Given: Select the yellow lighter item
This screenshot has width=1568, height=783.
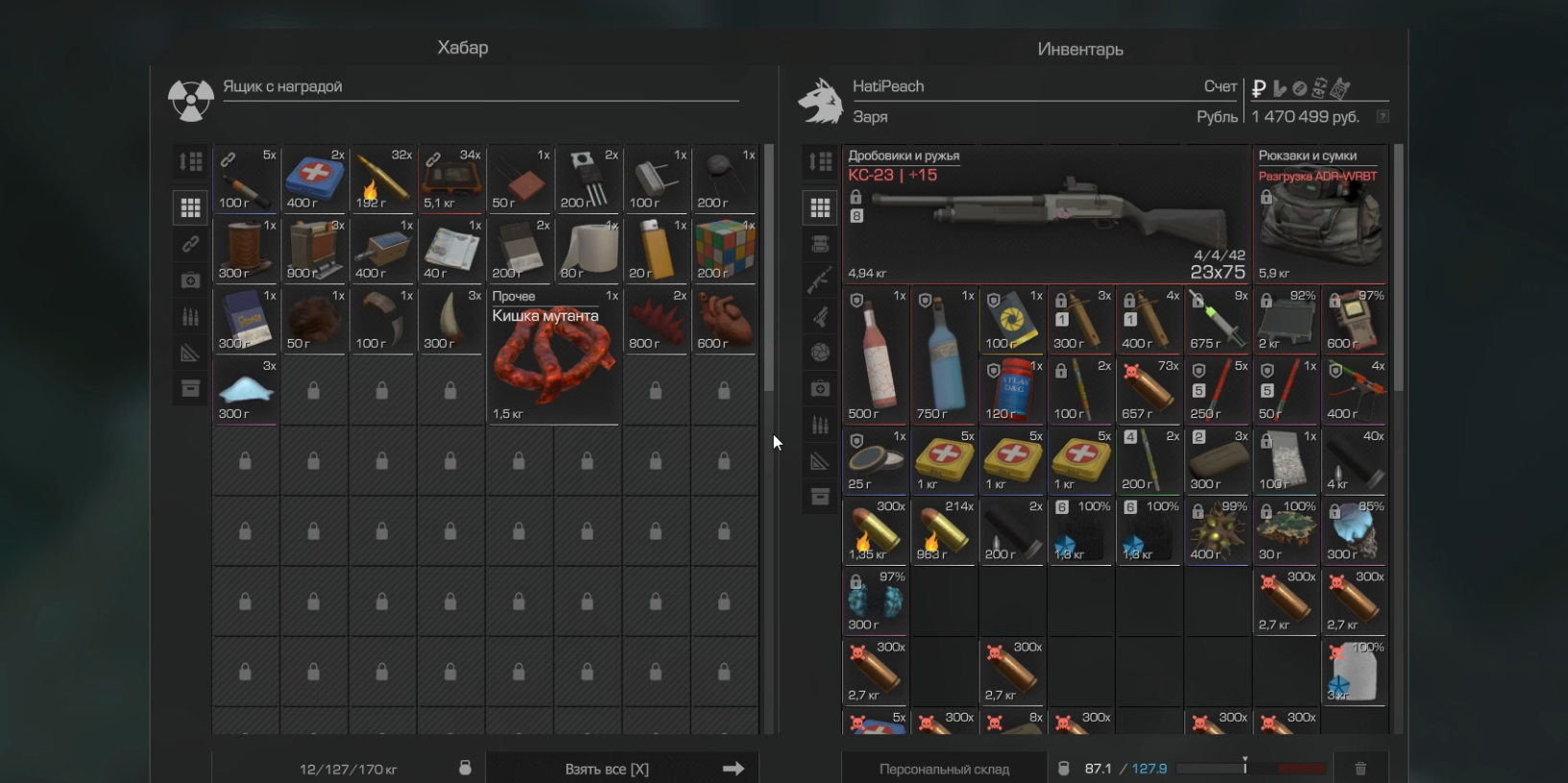Looking at the screenshot, I should point(656,249).
